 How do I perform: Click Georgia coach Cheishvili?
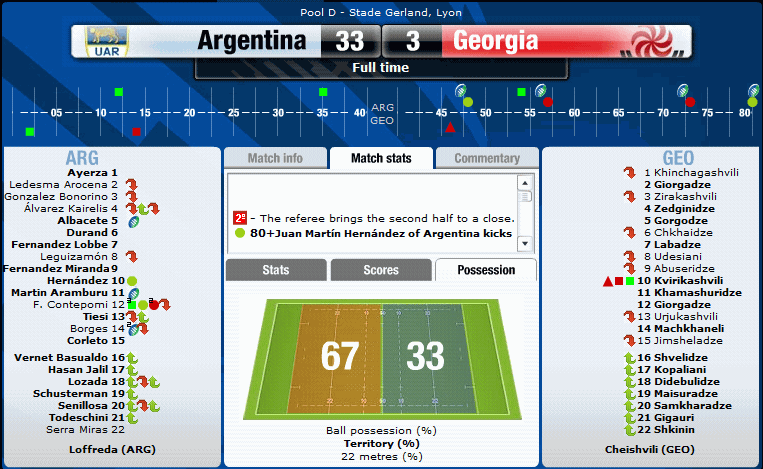[650, 449]
